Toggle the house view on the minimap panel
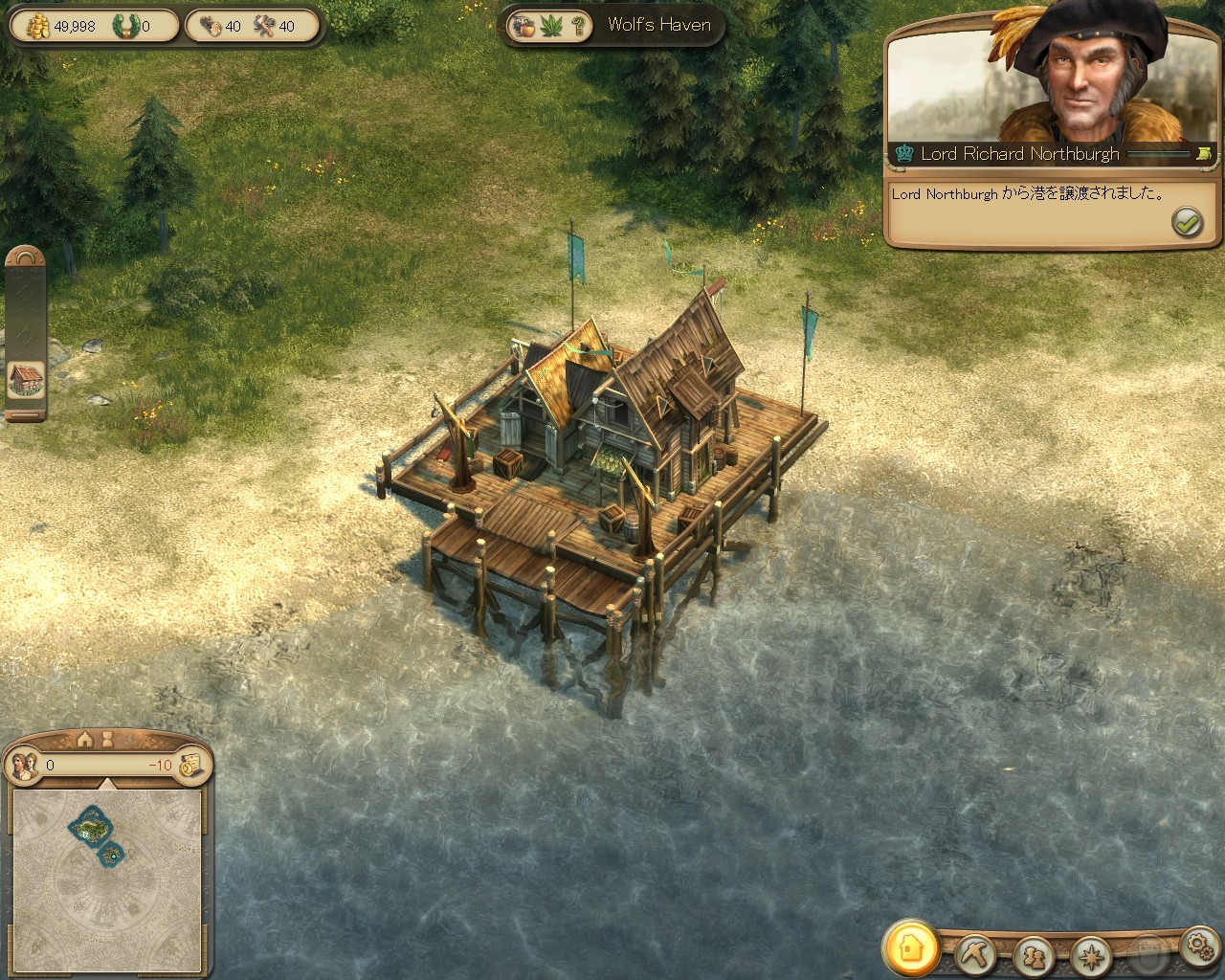The height and width of the screenshot is (980, 1225). (84, 740)
